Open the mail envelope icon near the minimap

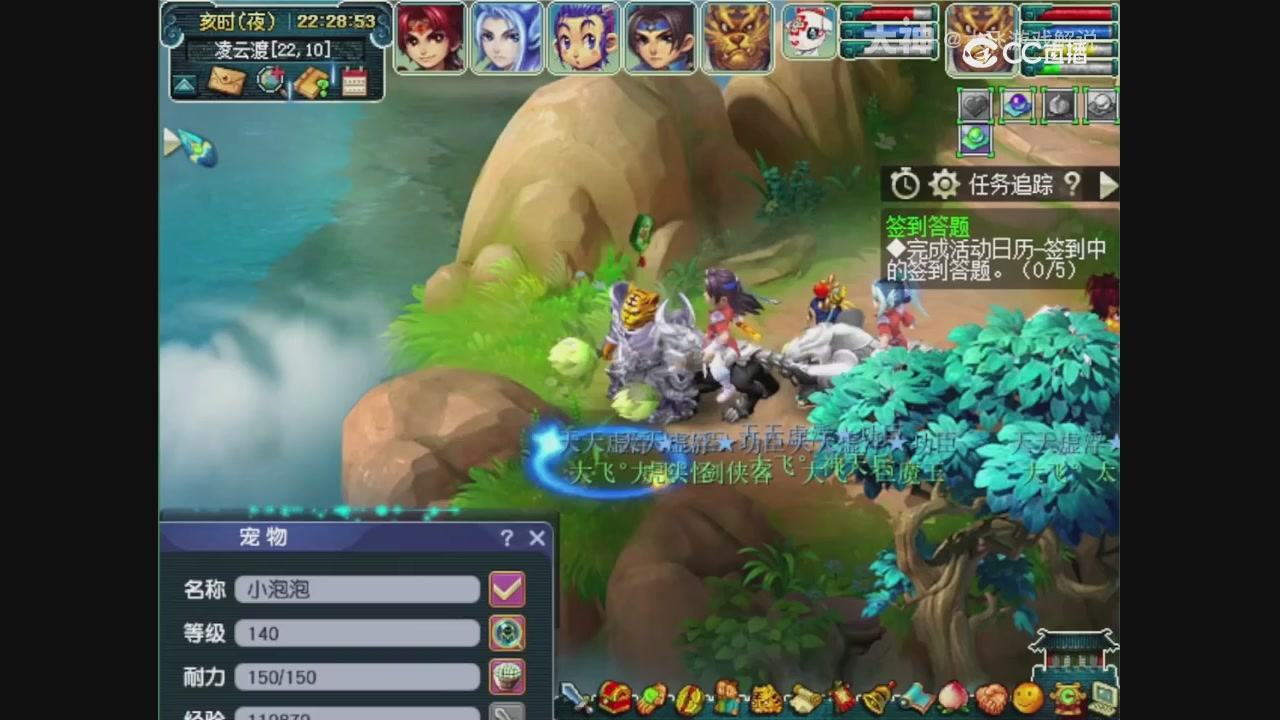click(228, 82)
